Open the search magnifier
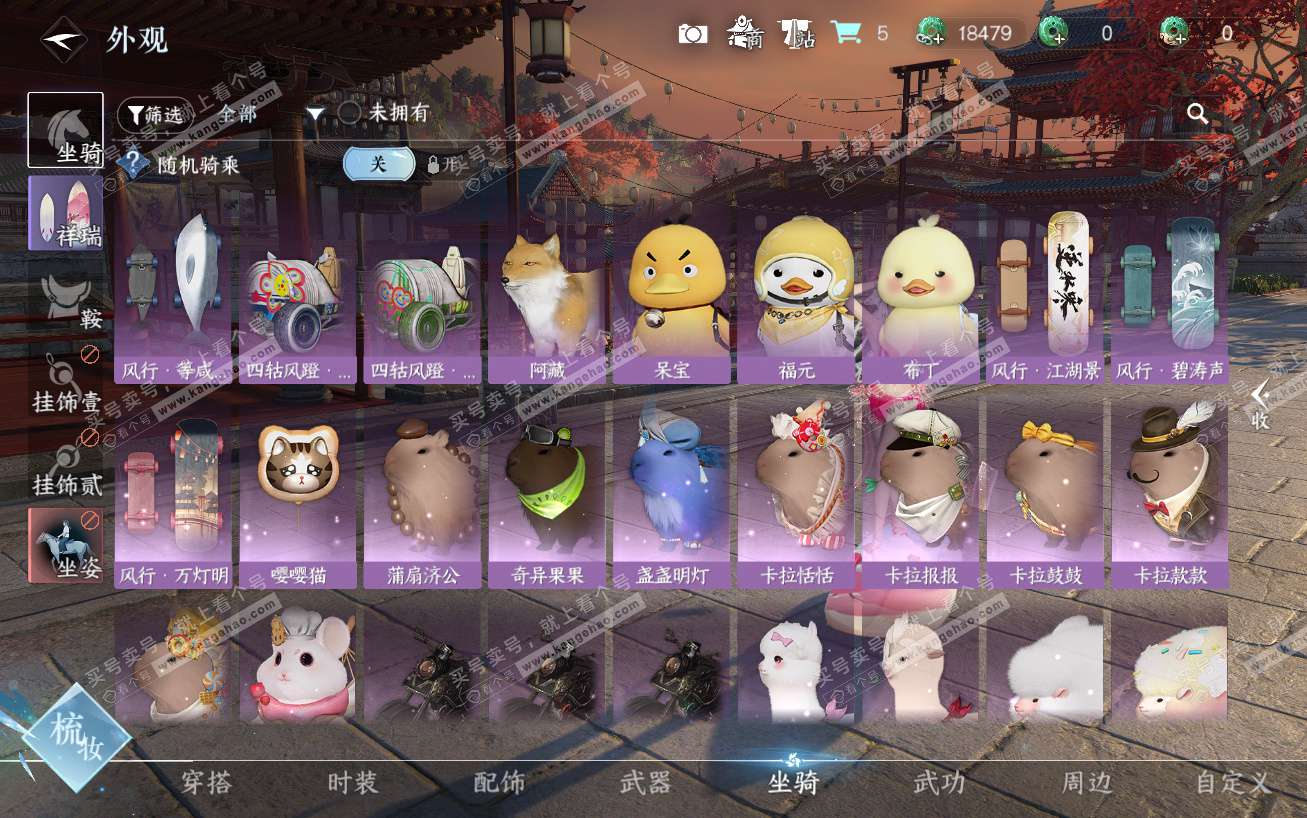The width and height of the screenshot is (1307, 818). pos(1197,113)
